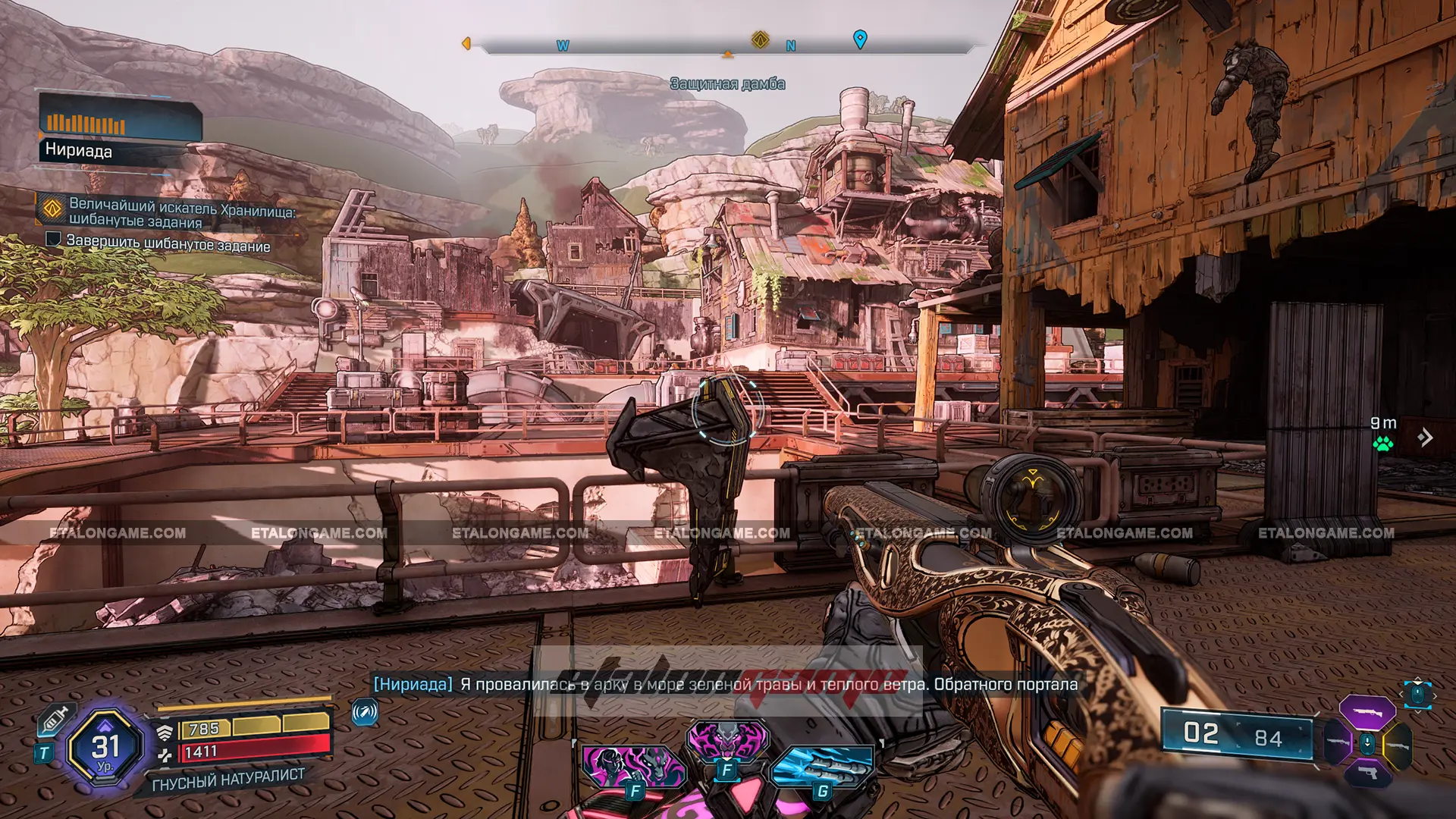This screenshot has width=1456, height=819.
Task: Select the highlighted purple shotgun weapon slot
Action: (x=1367, y=712)
